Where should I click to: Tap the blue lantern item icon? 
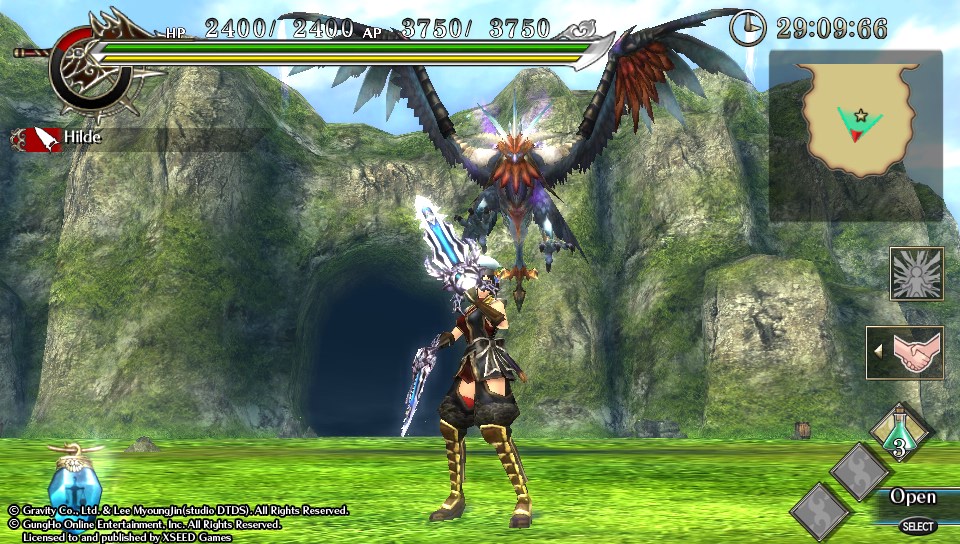click(74, 480)
